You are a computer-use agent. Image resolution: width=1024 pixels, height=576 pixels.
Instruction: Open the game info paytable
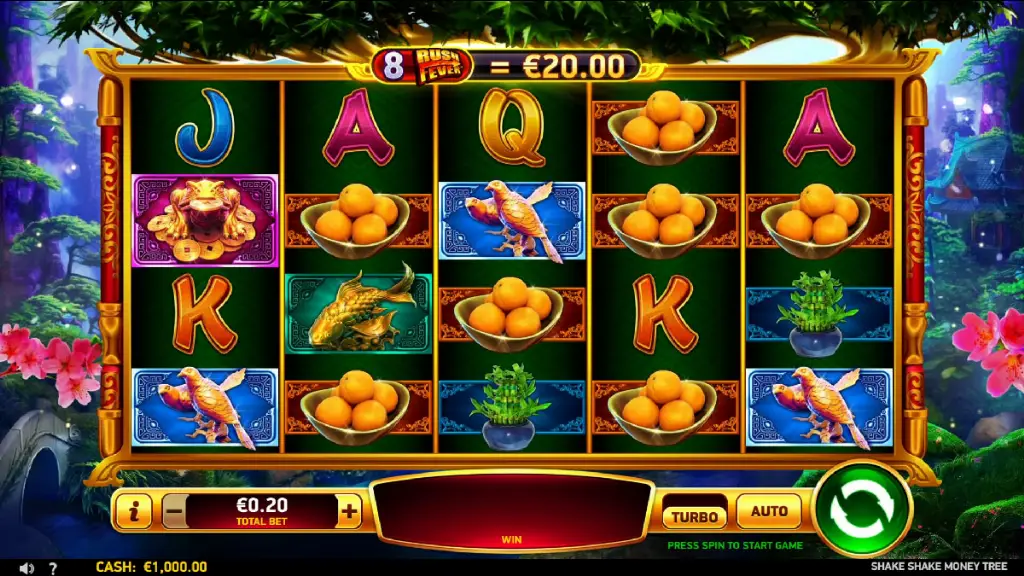[x=133, y=512]
